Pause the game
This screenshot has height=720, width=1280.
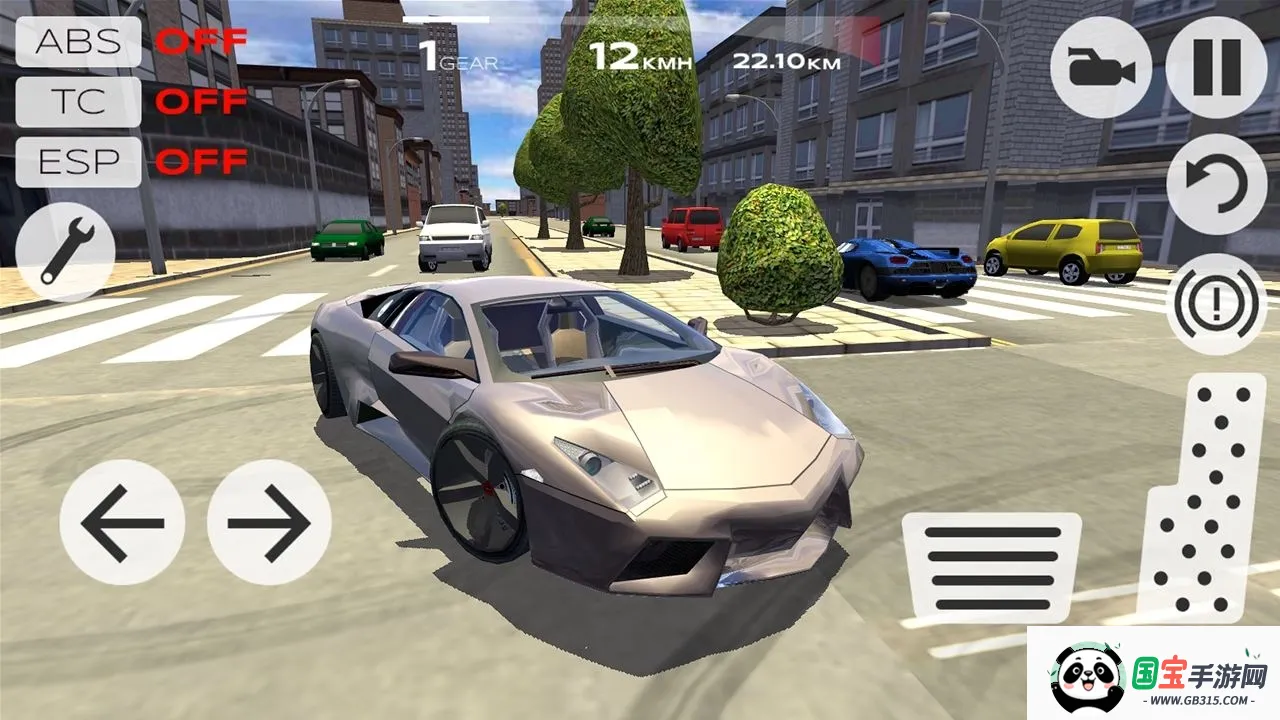click(1216, 68)
